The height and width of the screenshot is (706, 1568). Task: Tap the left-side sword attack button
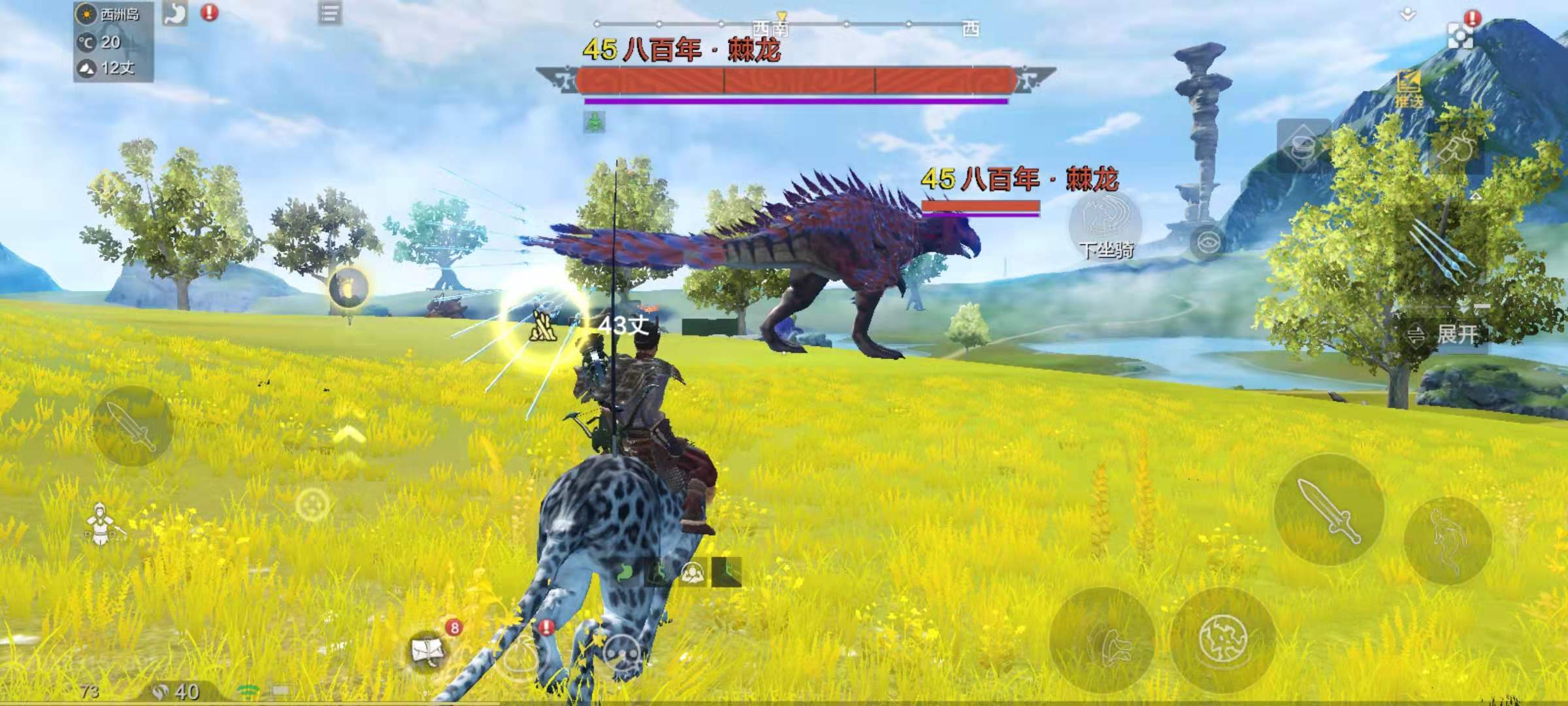(132, 426)
